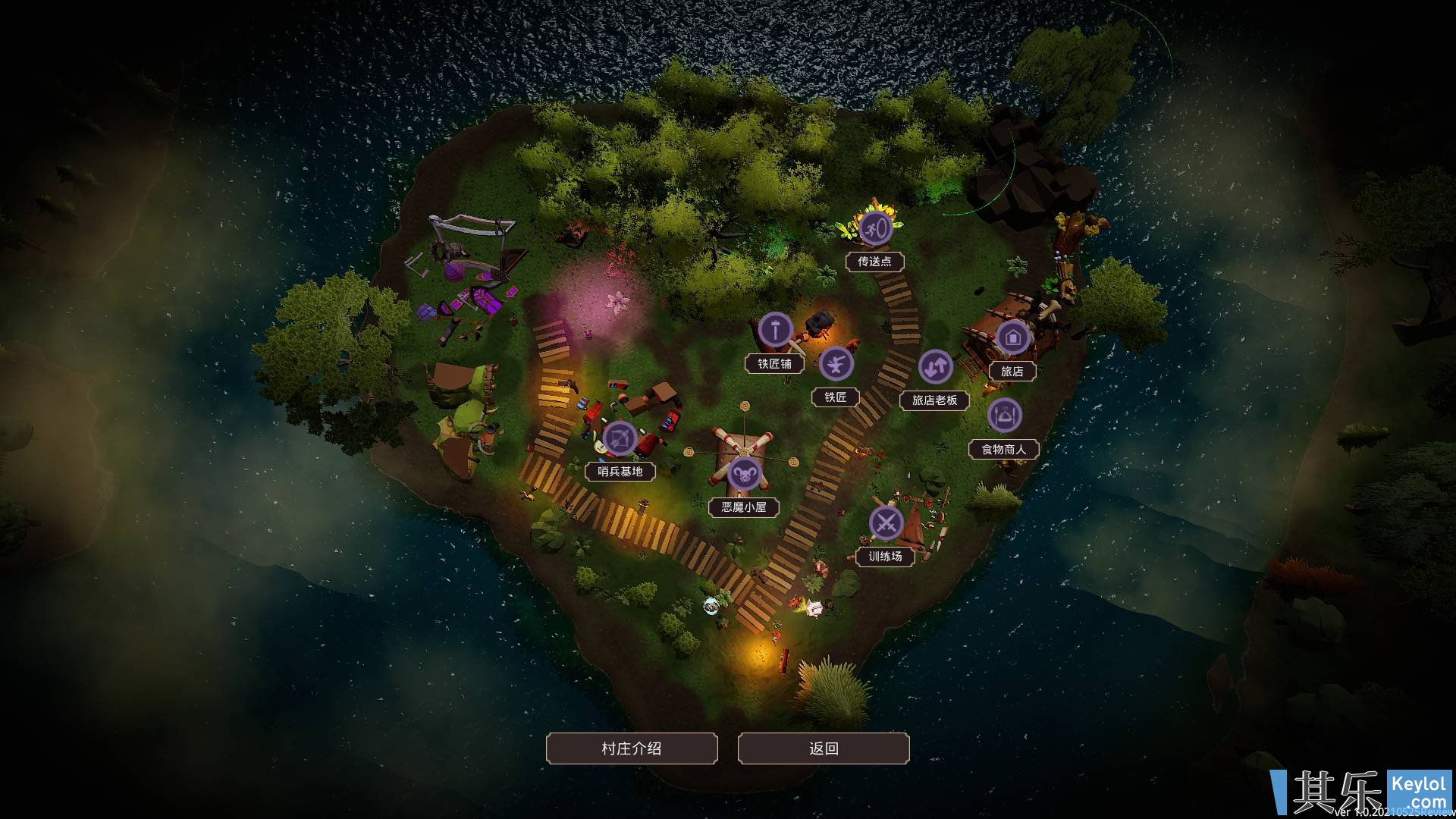Enter the 旅店 inn marker
The width and height of the screenshot is (1456, 819).
1012,338
